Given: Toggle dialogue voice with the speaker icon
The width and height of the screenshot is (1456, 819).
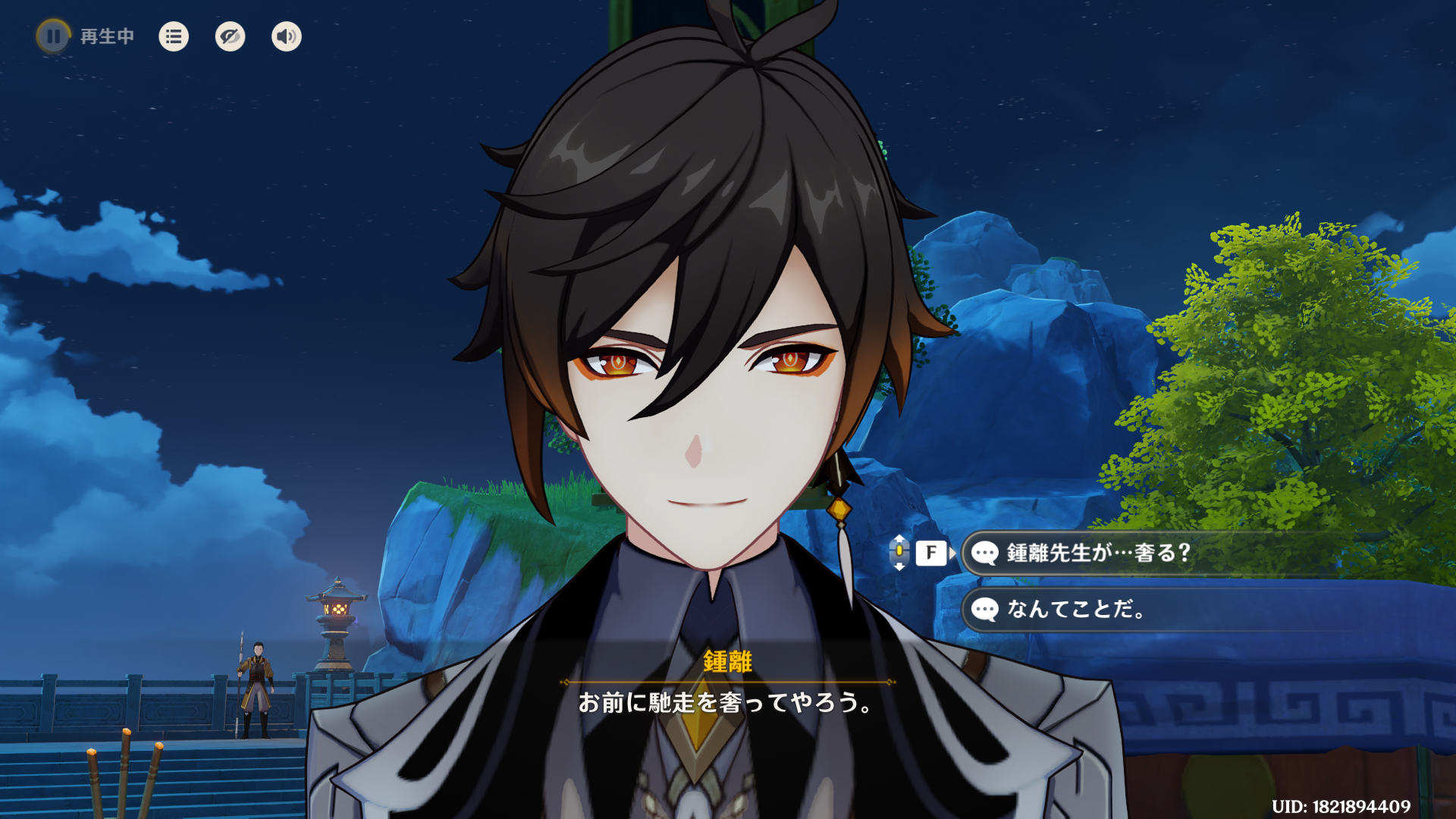Looking at the screenshot, I should tap(287, 36).
